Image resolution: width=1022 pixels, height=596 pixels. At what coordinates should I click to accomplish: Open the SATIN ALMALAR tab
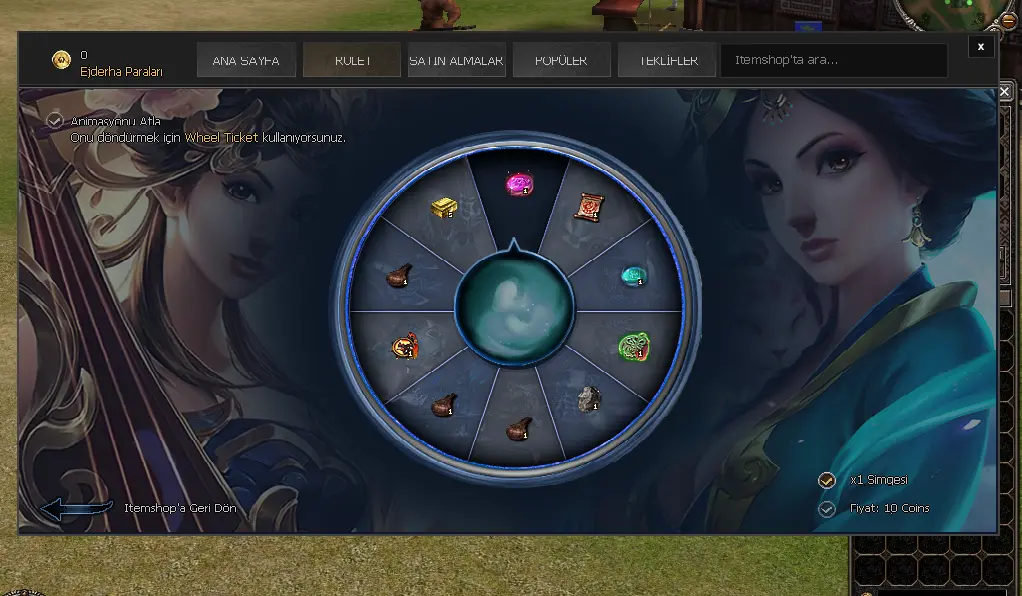tap(456, 60)
